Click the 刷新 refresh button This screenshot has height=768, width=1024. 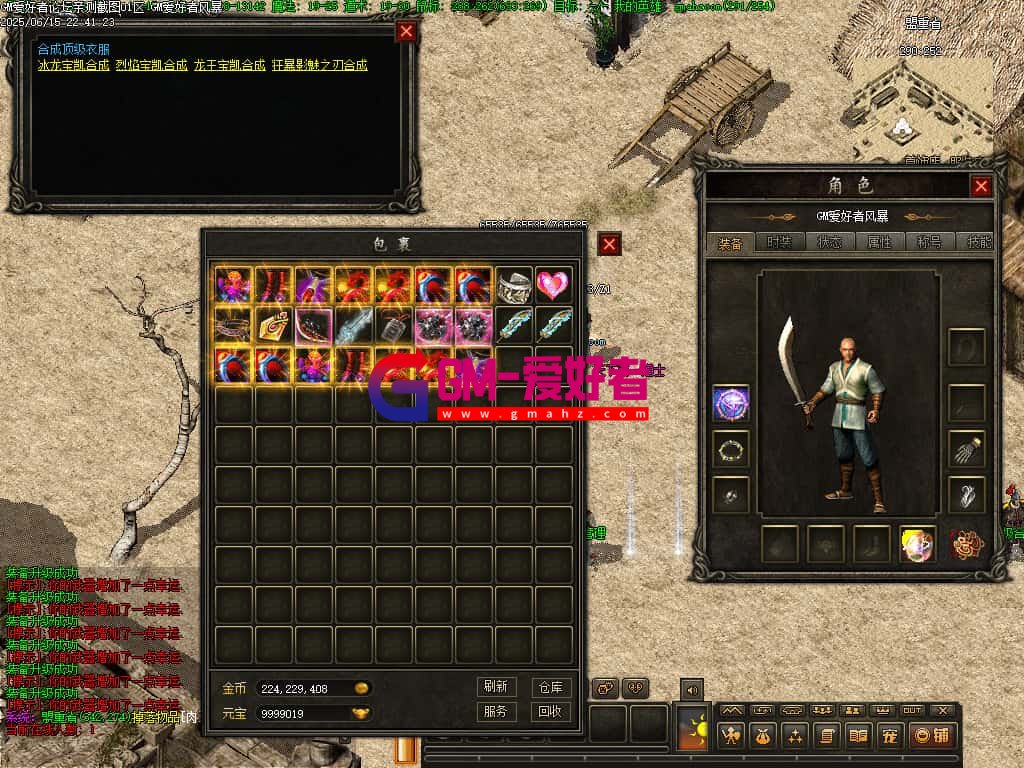pyautogui.click(x=496, y=687)
